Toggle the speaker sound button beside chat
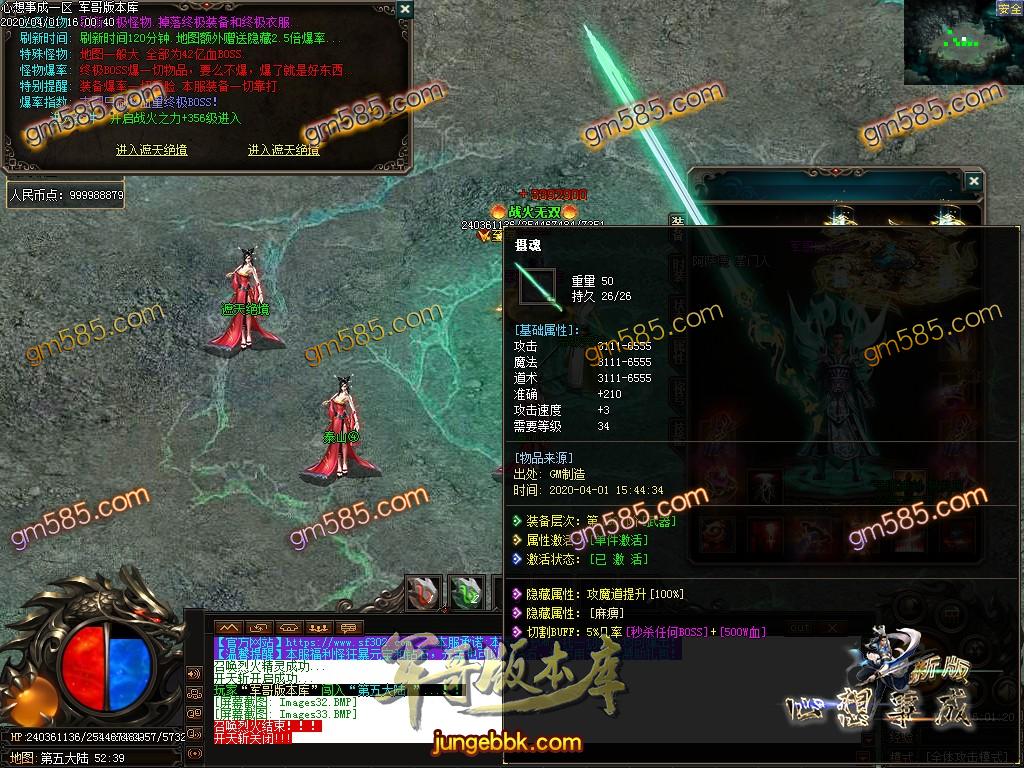The image size is (1024, 768). point(194,672)
